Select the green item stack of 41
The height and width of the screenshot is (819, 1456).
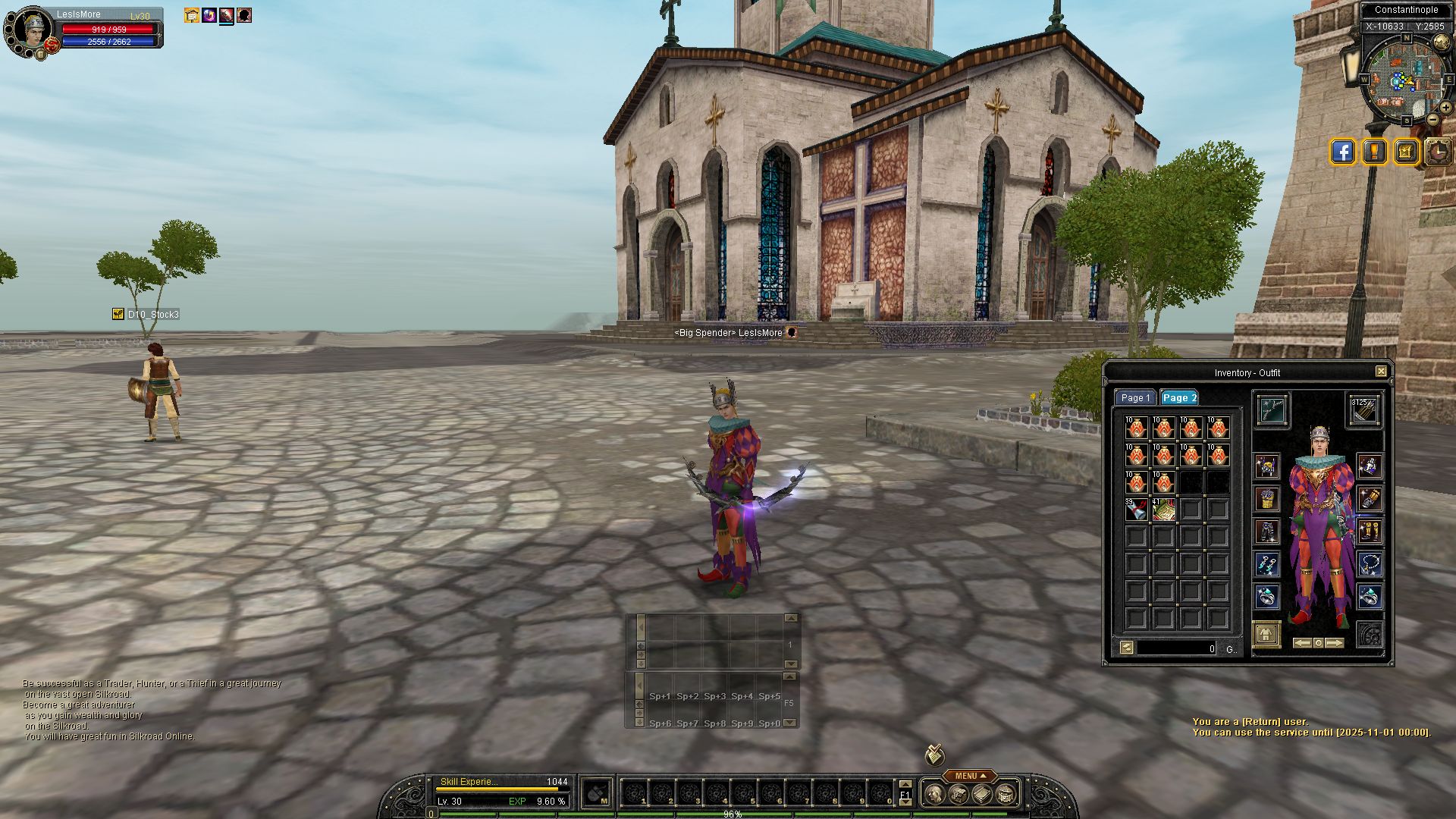click(x=1163, y=510)
